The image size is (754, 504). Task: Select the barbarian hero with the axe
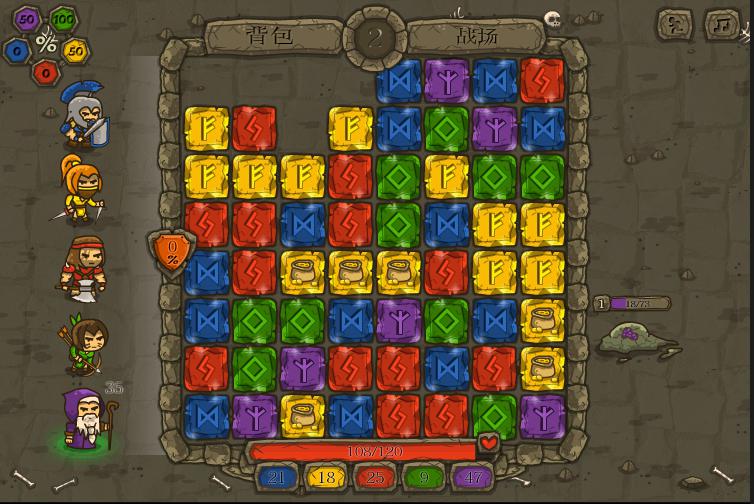coord(83,267)
